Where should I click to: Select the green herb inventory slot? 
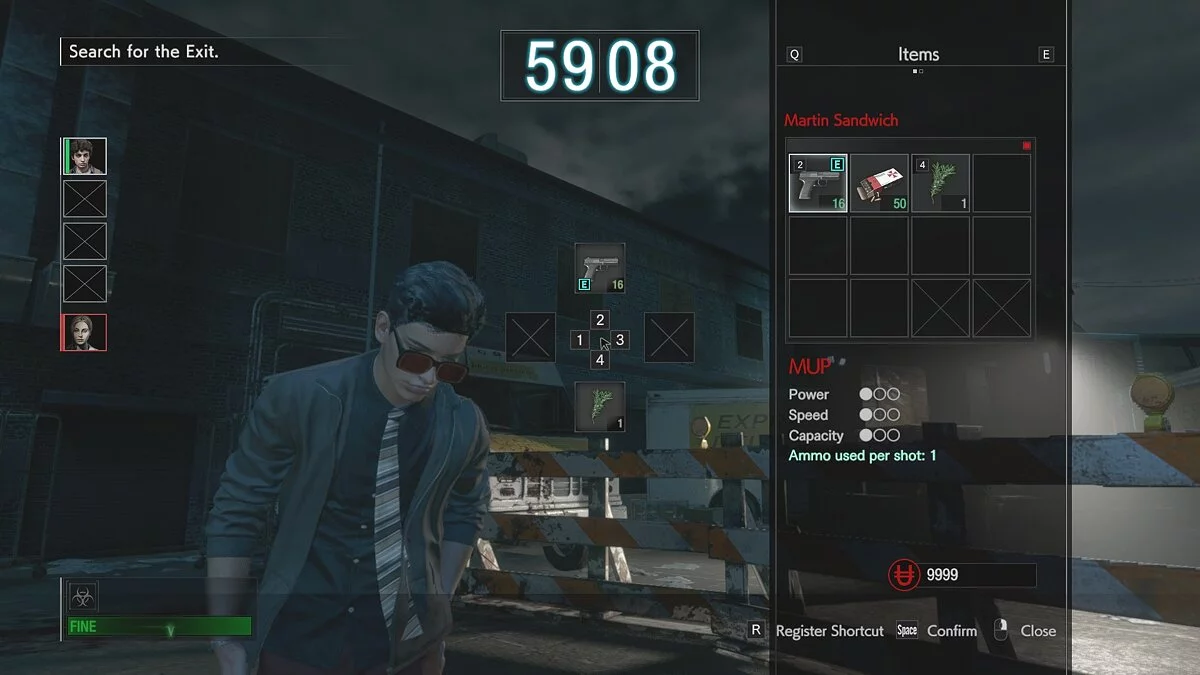click(940, 183)
